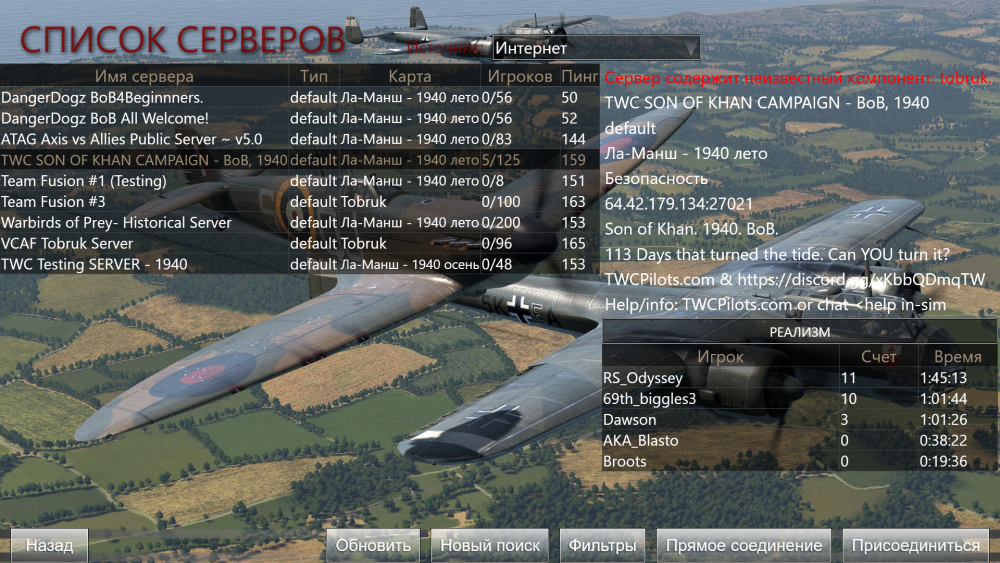Select TWC SON OF KHAN CAMPAIGN row

click(145, 160)
